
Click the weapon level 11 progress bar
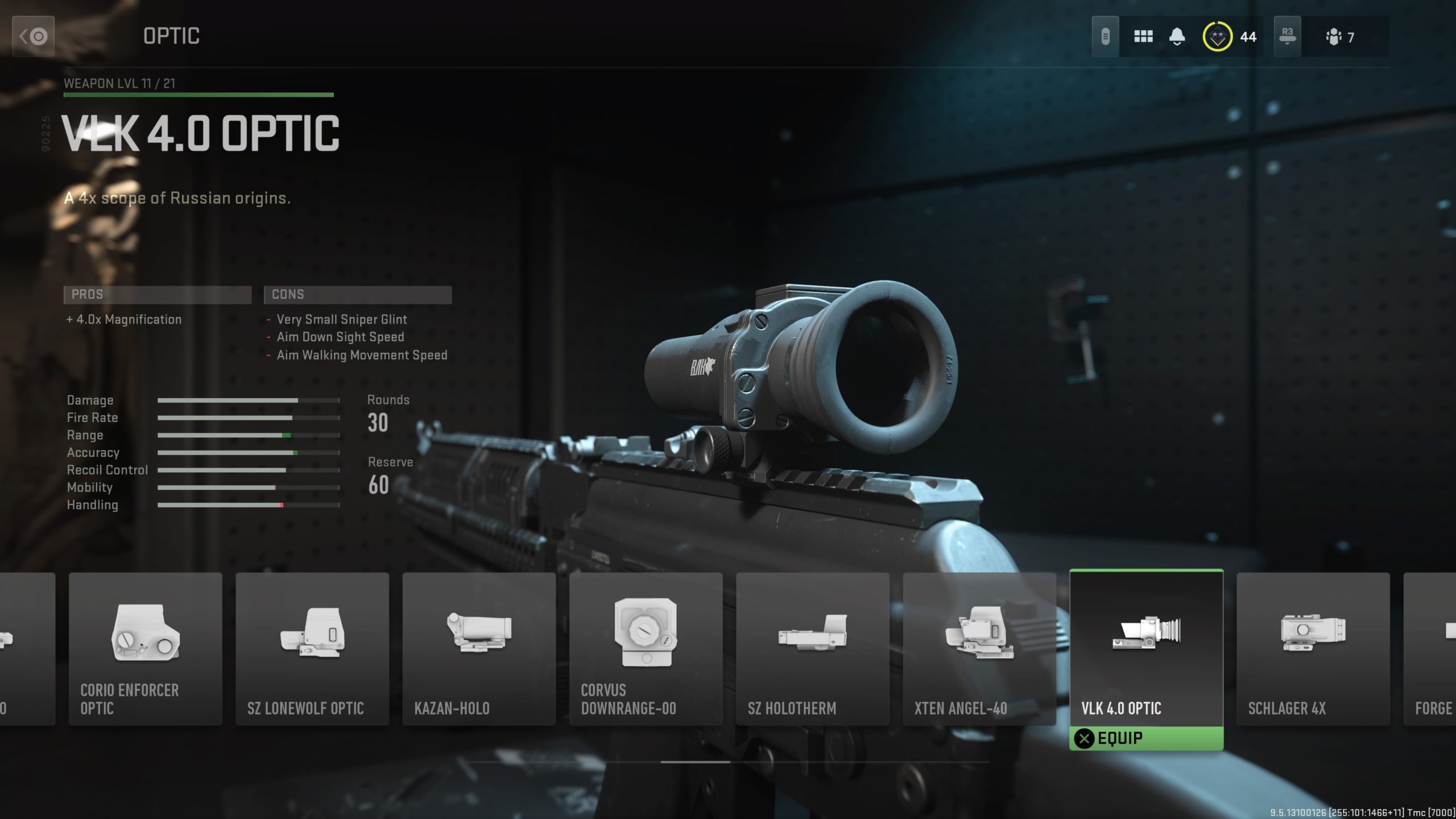pyautogui.click(x=198, y=96)
